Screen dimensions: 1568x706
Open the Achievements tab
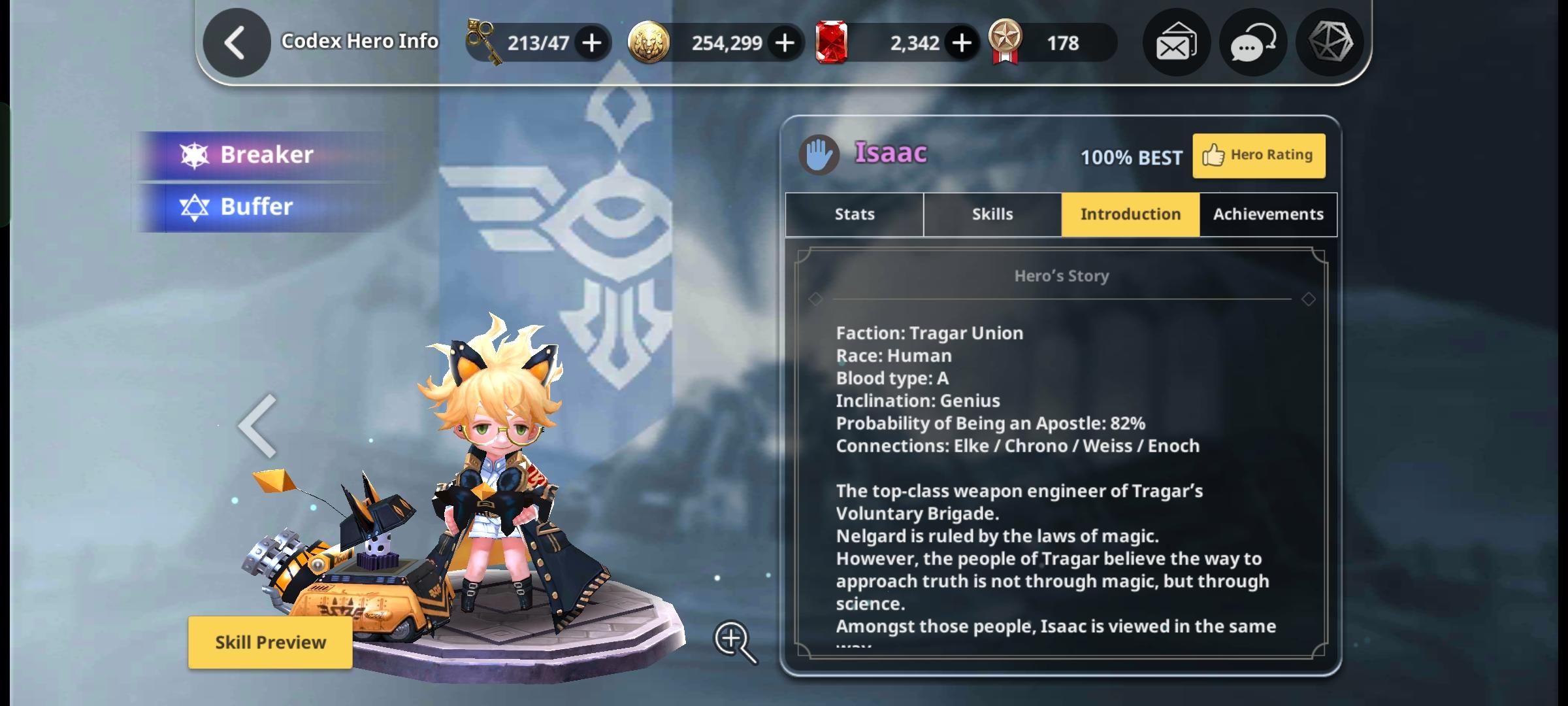click(x=1267, y=214)
